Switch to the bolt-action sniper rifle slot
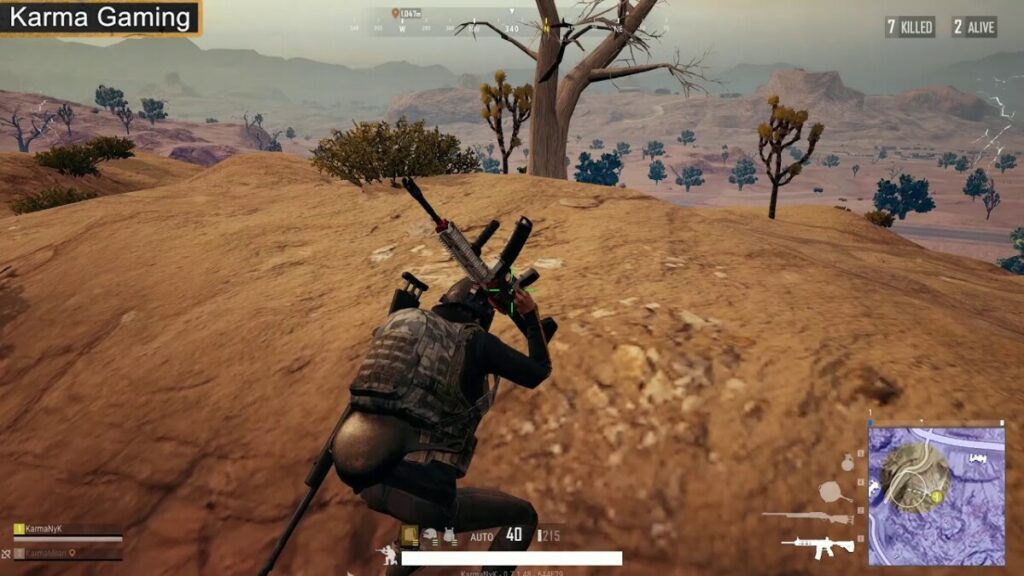The height and width of the screenshot is (576, 1024). (806, 517)
